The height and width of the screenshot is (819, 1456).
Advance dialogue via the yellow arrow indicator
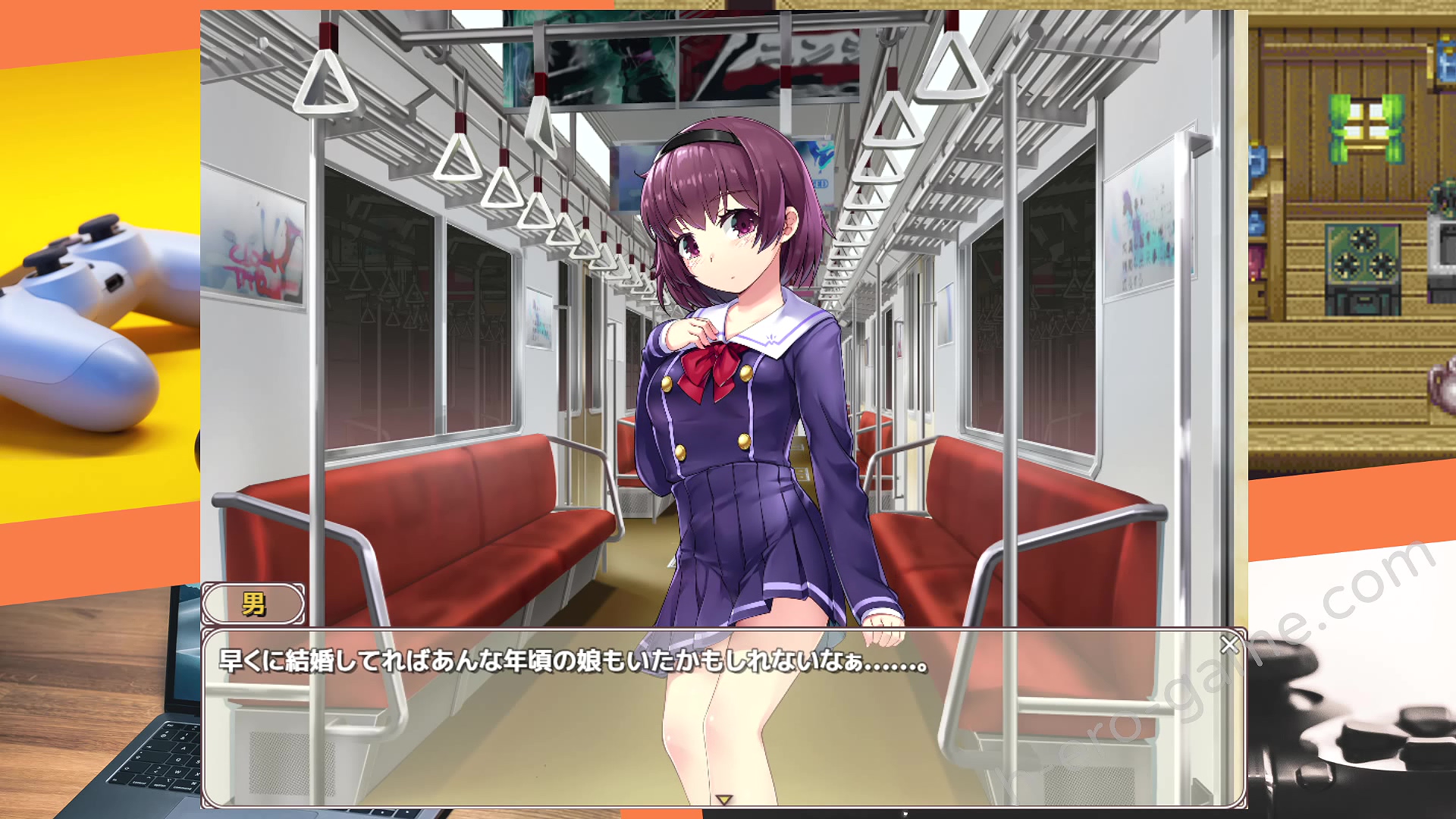point(723,799)
